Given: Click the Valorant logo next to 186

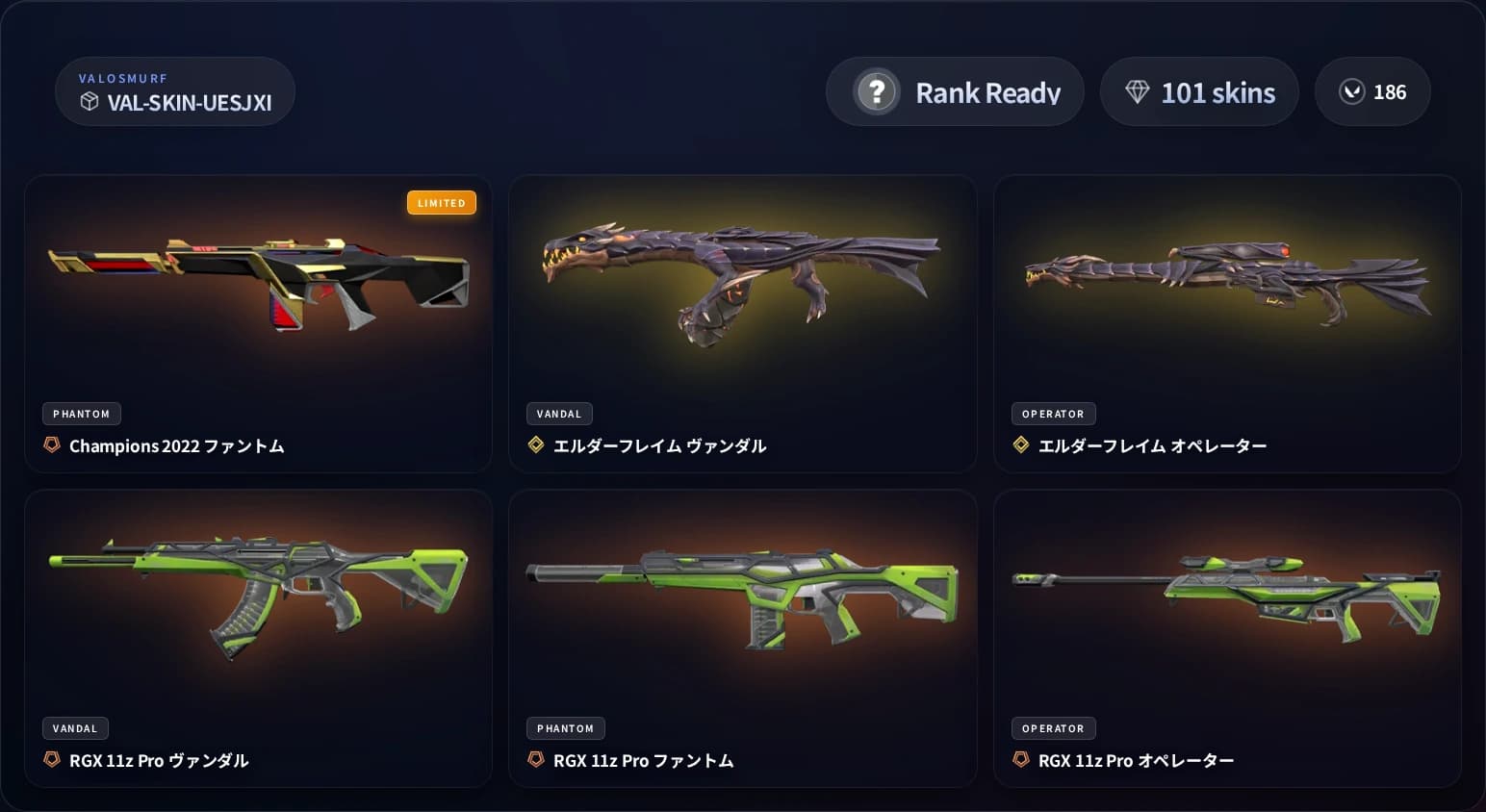Looking at the screenshot, I should pyautogui.click(x=1353, y=91).
